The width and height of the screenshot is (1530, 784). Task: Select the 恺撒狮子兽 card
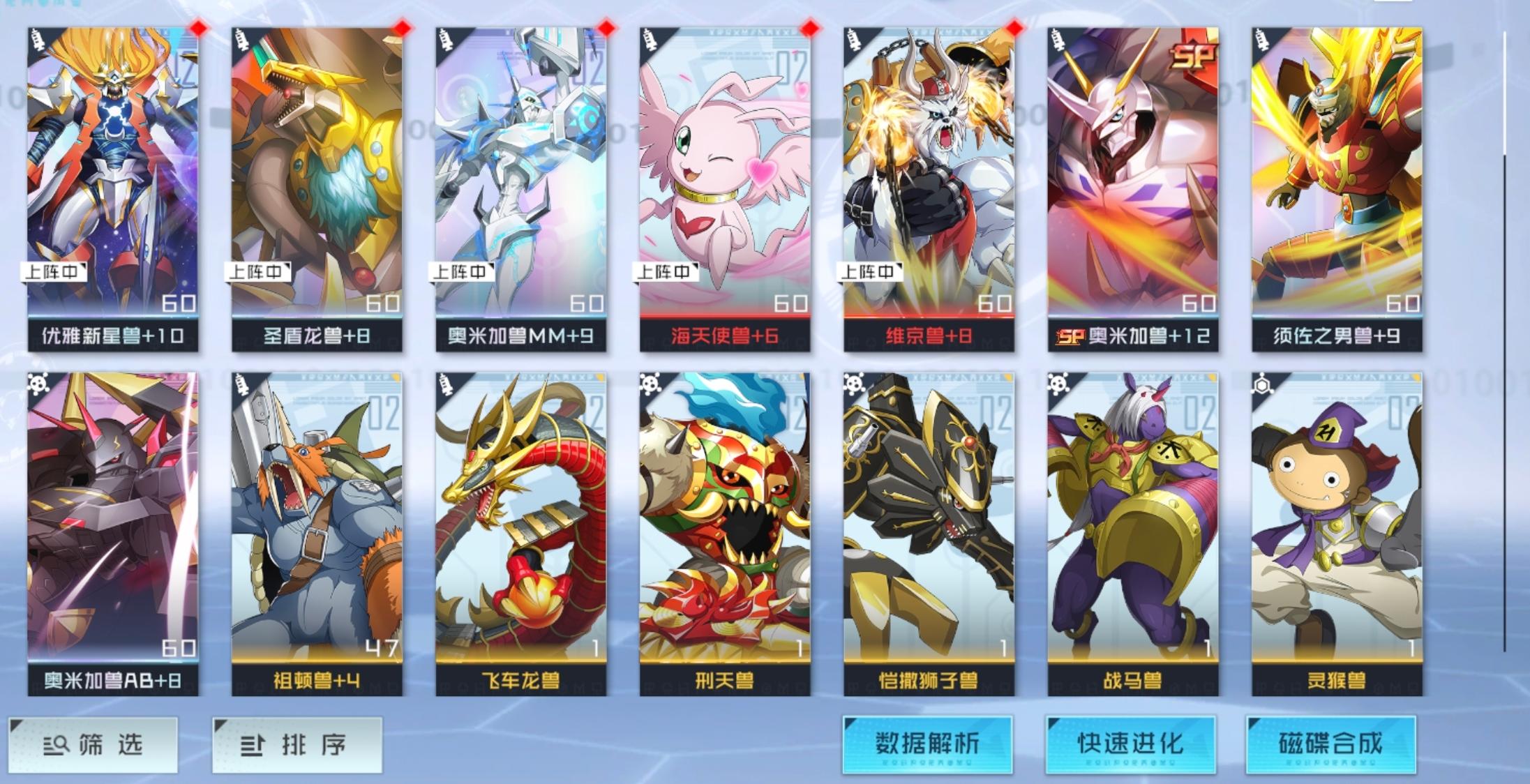(x=924, y=523)
